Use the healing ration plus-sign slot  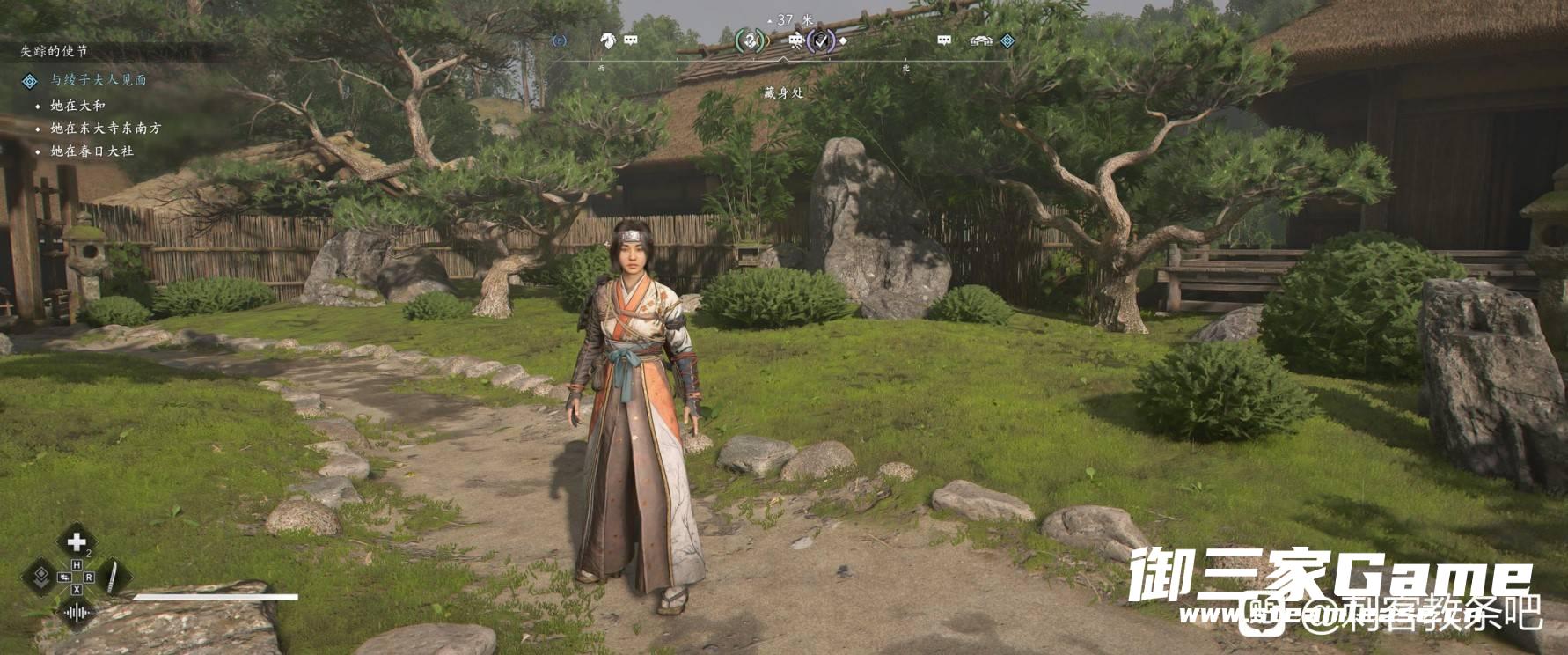[77, 541]
